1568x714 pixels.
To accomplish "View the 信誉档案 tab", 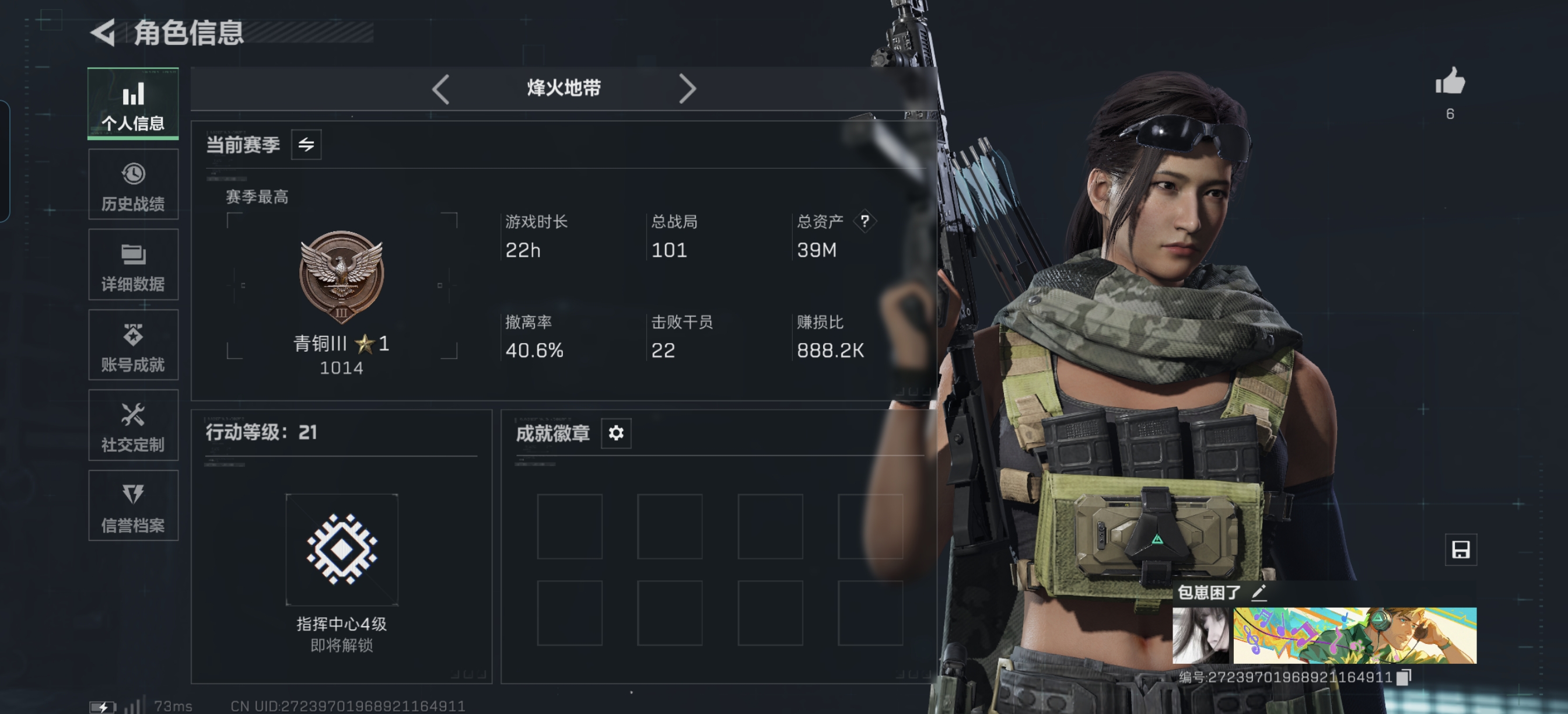I will click(132, 506).
